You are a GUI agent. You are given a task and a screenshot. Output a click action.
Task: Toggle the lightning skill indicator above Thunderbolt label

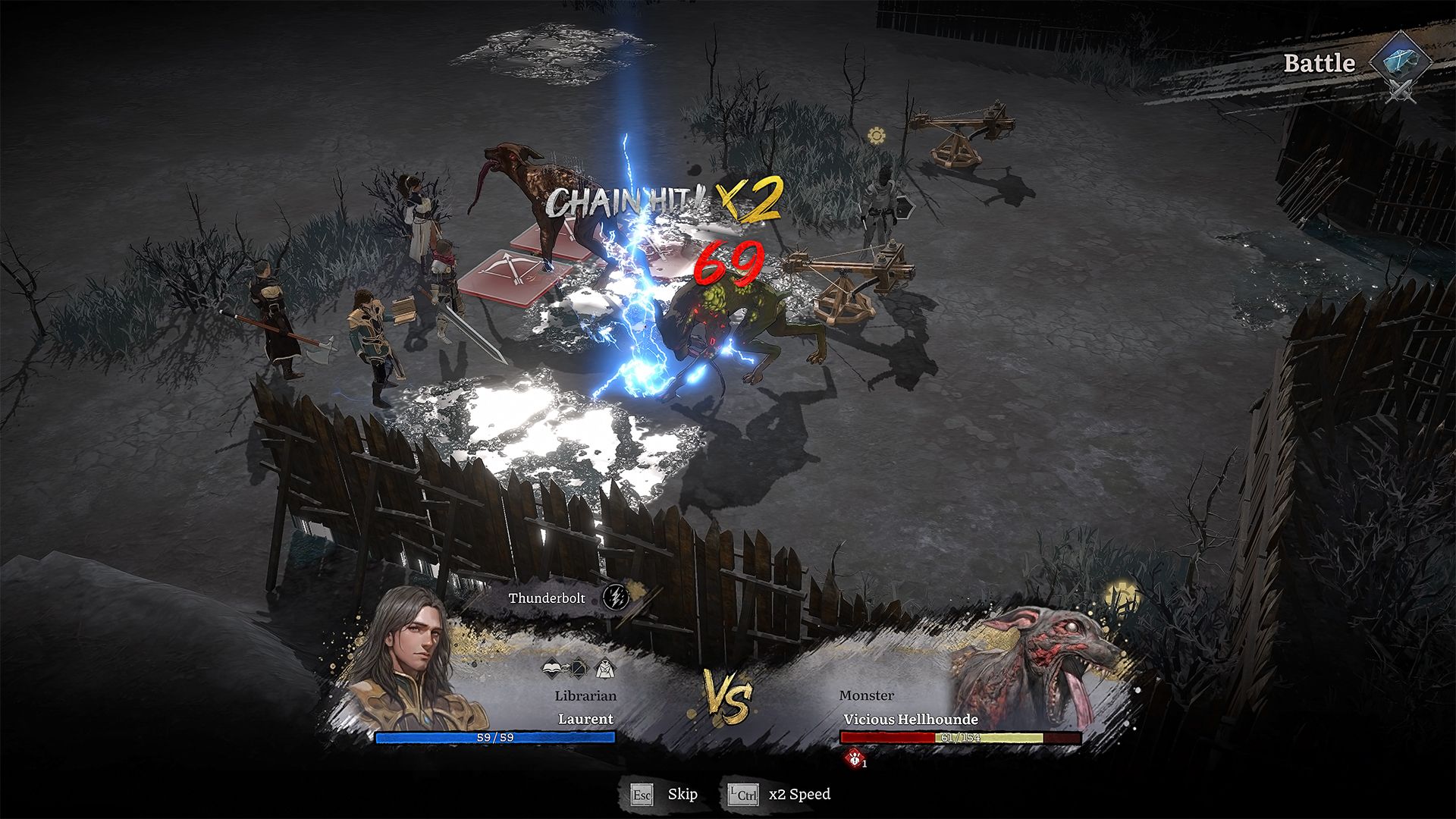617,598
